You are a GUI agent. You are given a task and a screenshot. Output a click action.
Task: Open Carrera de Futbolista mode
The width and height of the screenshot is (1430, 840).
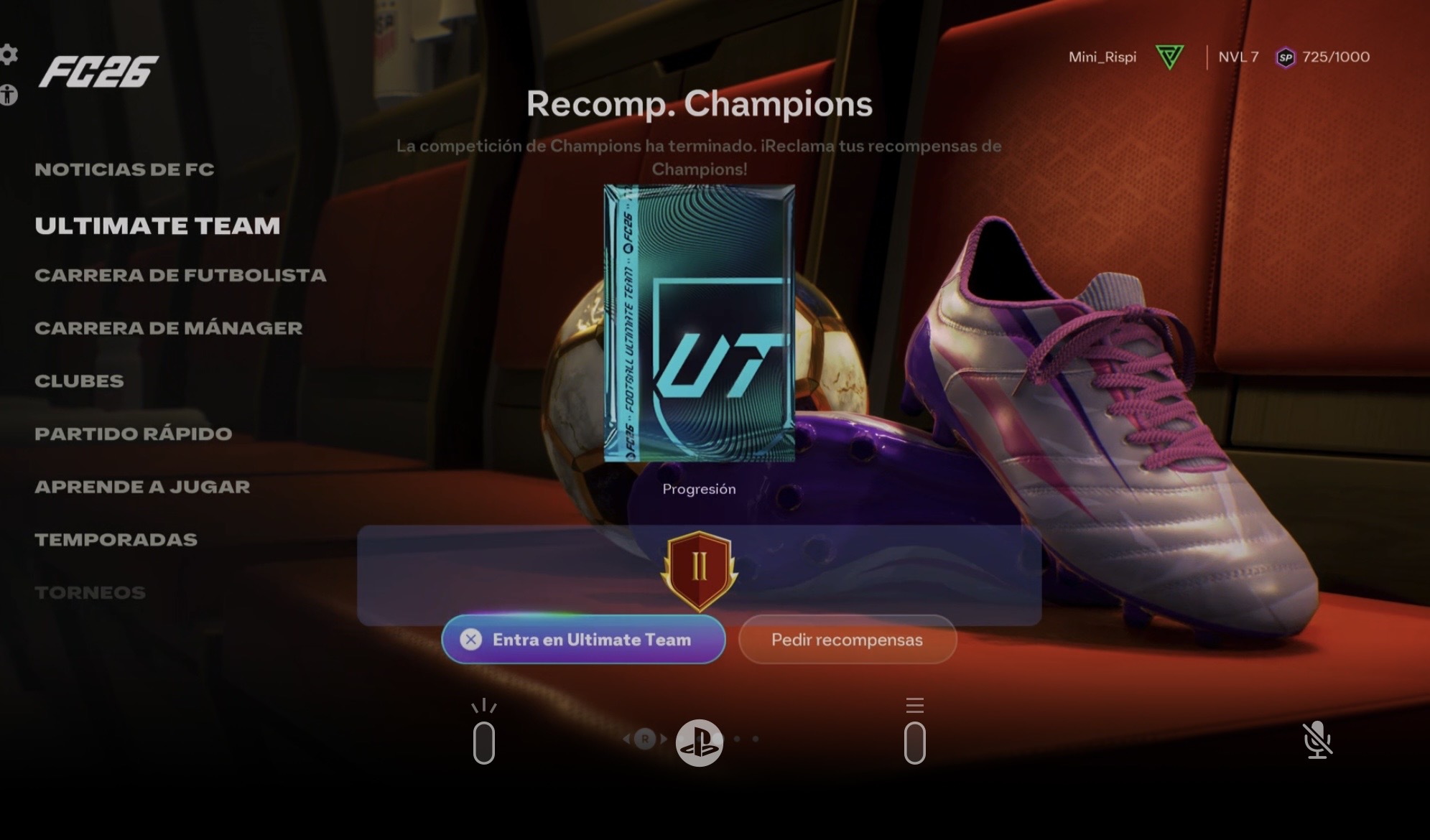pyautogui.click(x=180, y=275)
